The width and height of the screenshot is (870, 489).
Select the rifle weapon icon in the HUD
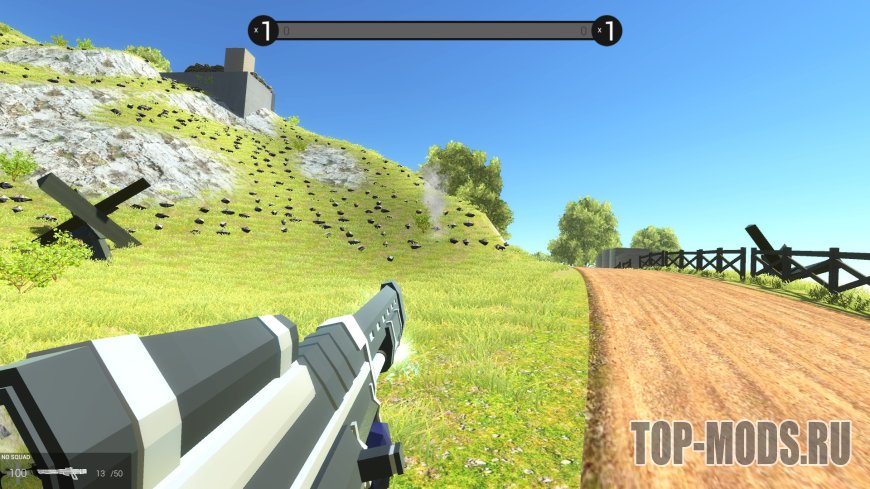pyautogui.click(x=61, y=472)
